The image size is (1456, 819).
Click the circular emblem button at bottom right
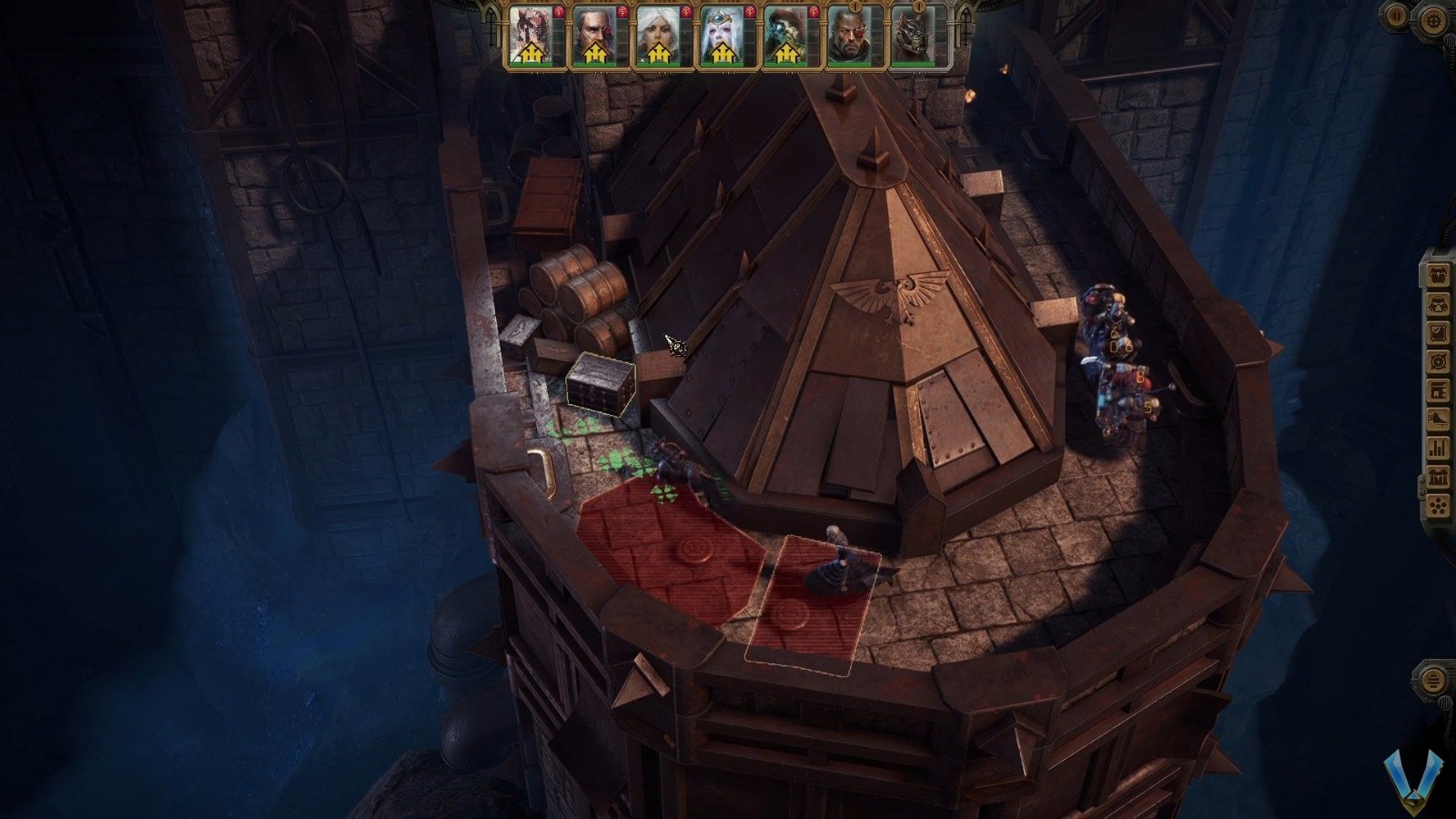point(1434,678)
